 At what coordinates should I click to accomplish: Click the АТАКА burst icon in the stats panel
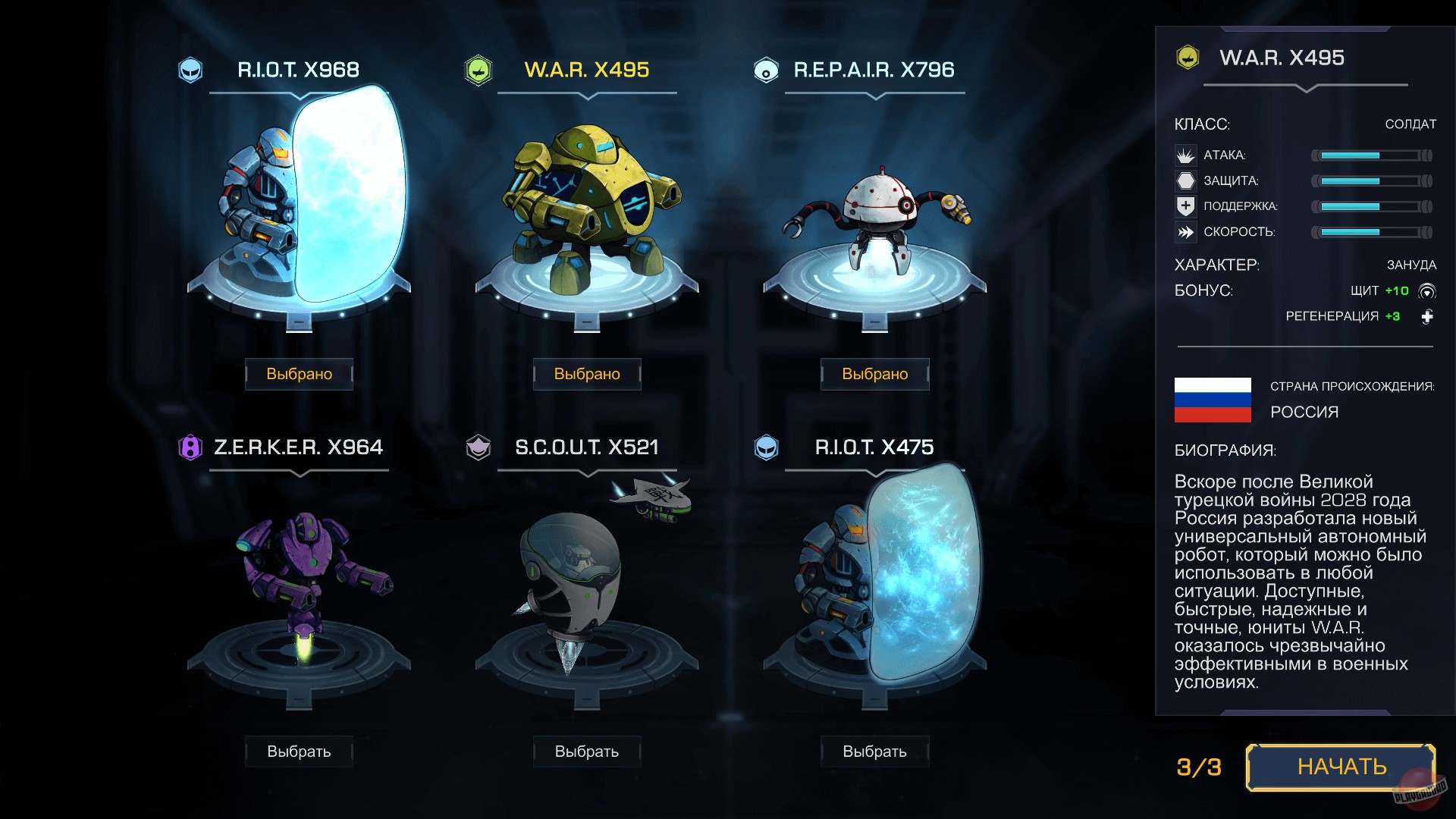click(x=1185, y=155)
